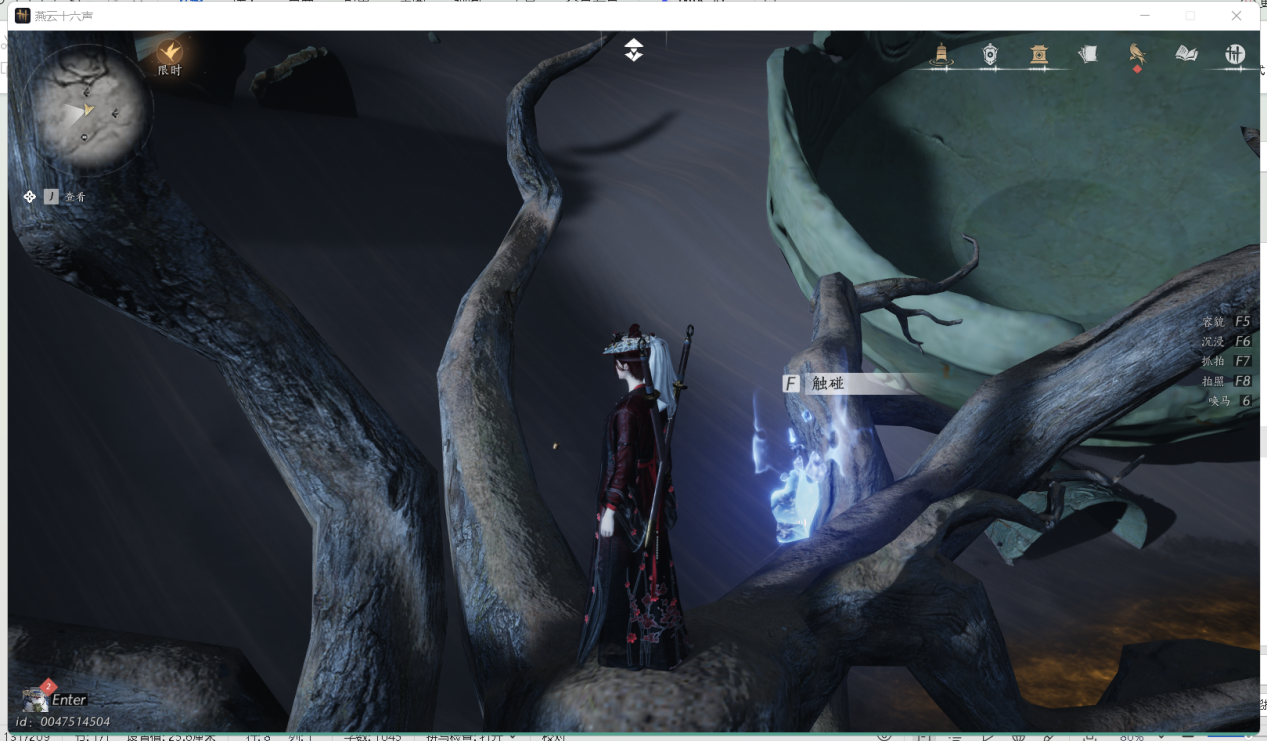Open the bird messenger icon
Screen dimensions: 1267x741
click(x=1137, y=54)
